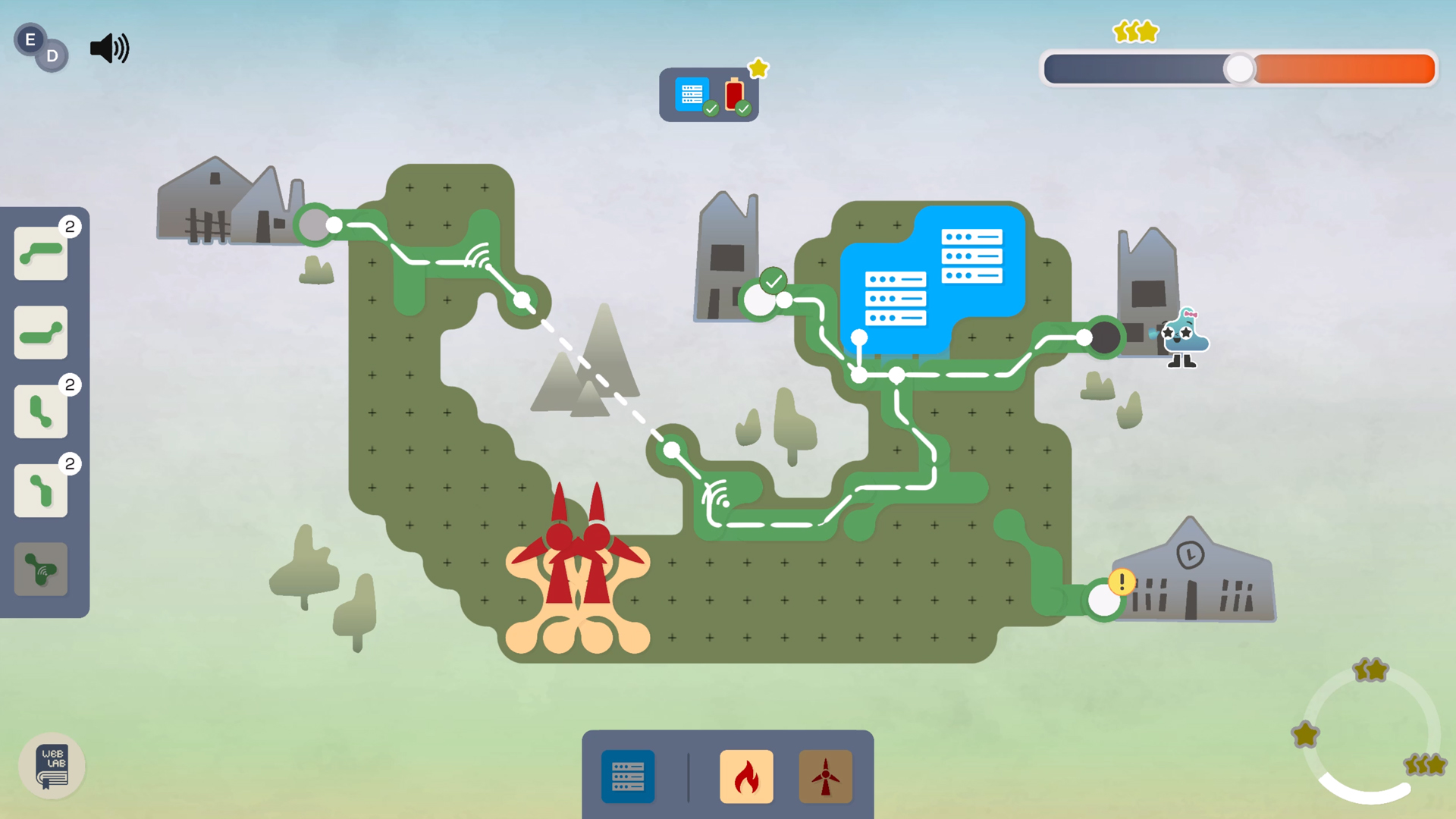
Task: Click the yellow exclamation warning marker
Action: 1122,582
